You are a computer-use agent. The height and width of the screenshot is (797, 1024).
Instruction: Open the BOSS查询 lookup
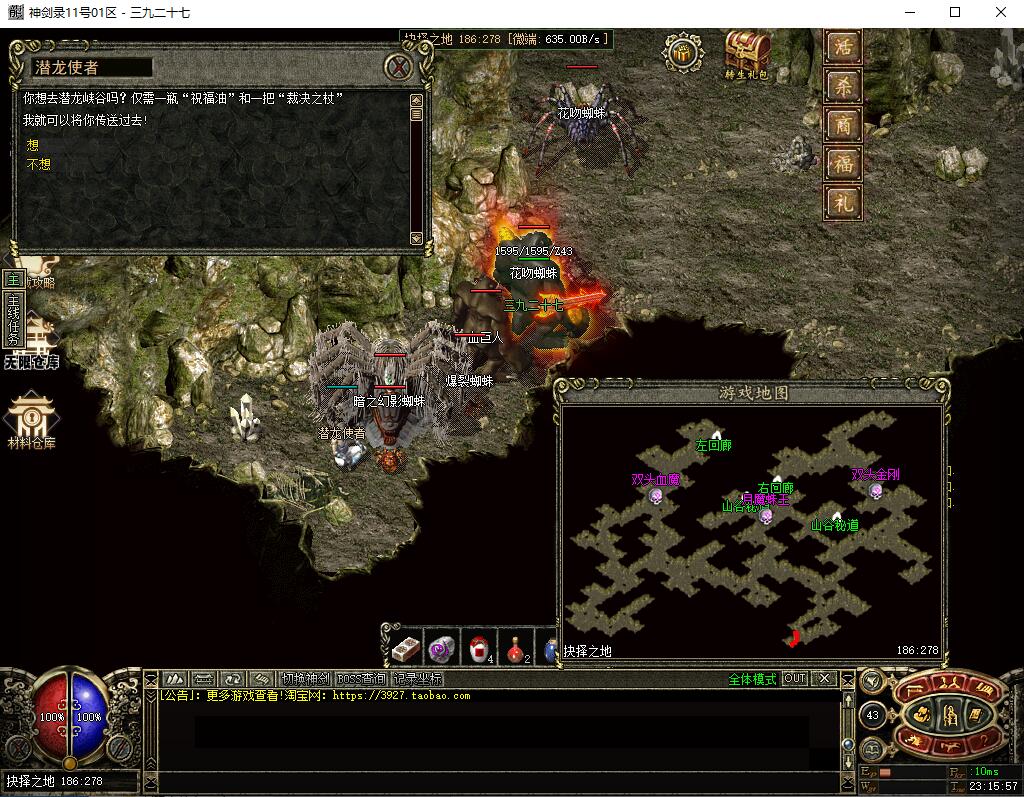point(360,679)
